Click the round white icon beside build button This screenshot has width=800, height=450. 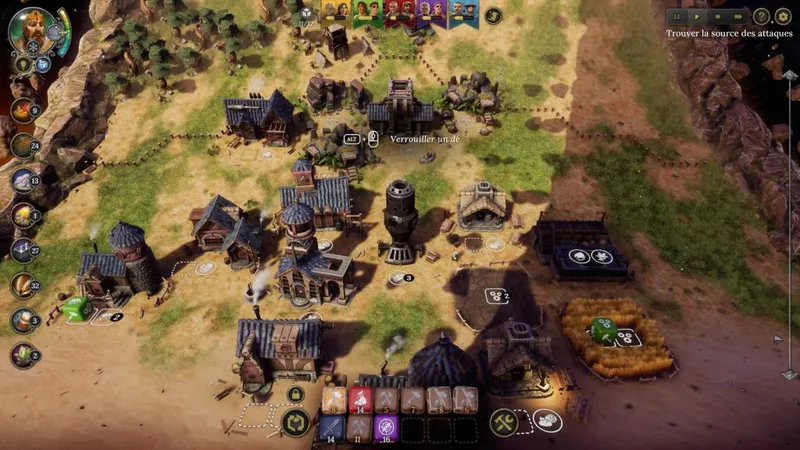pos(547,421)
